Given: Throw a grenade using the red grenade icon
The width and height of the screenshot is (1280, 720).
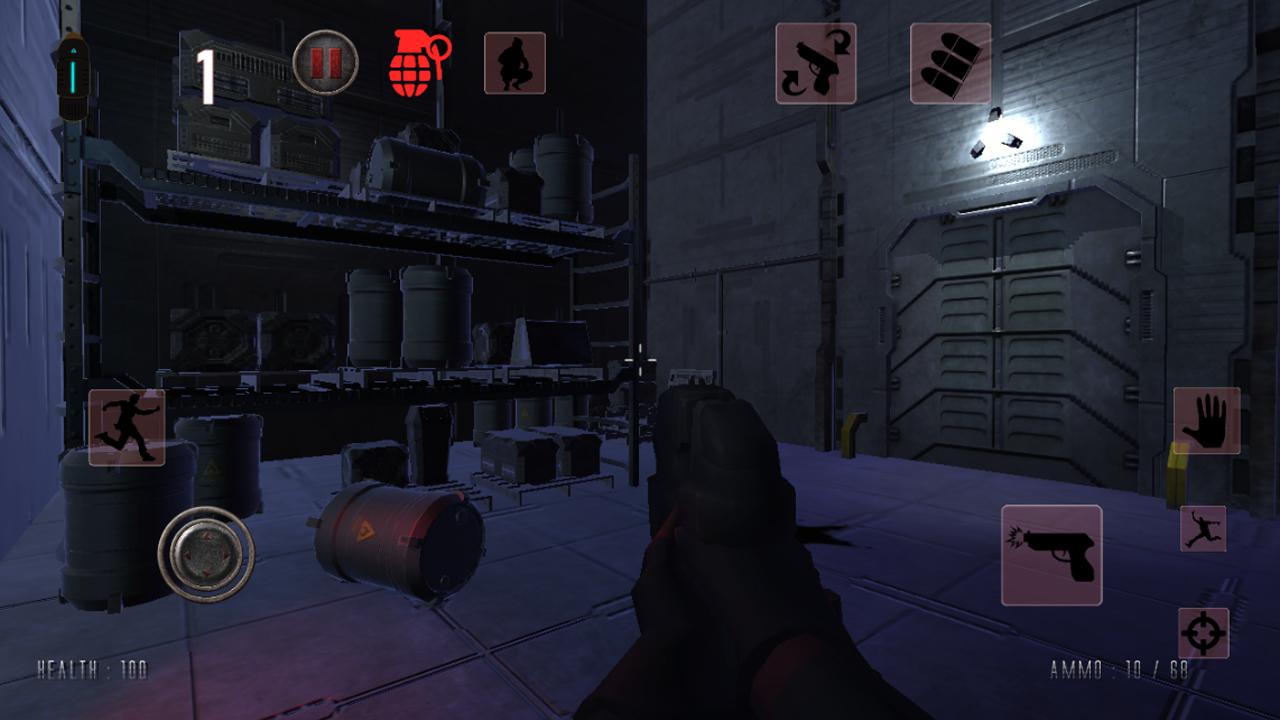Looking at the screenshot, I should 417,63.
